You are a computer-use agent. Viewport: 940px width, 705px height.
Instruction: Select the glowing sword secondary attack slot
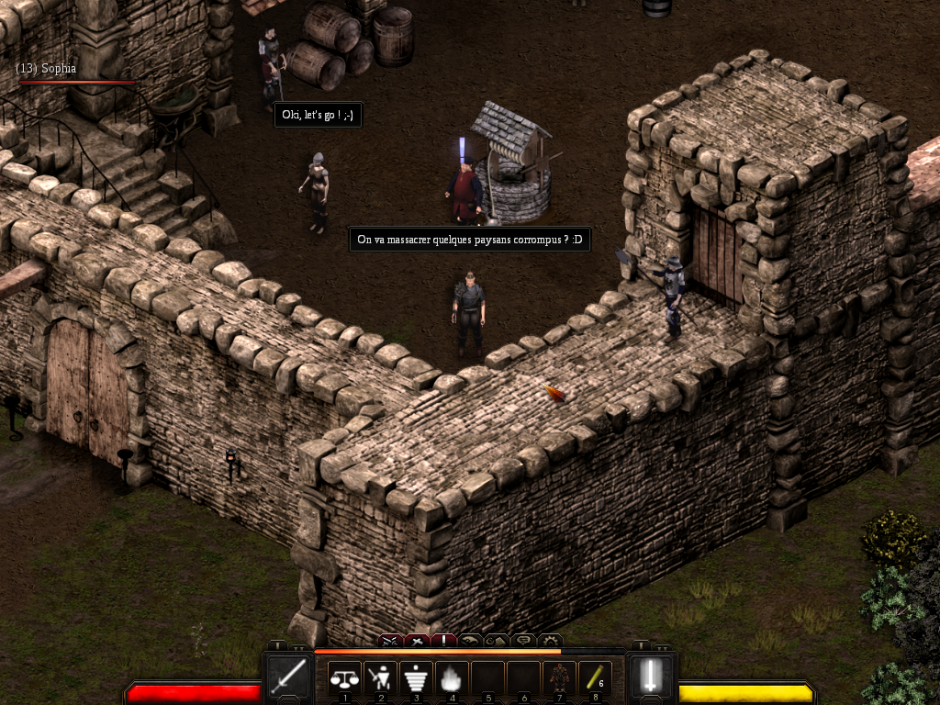(651, 678)
